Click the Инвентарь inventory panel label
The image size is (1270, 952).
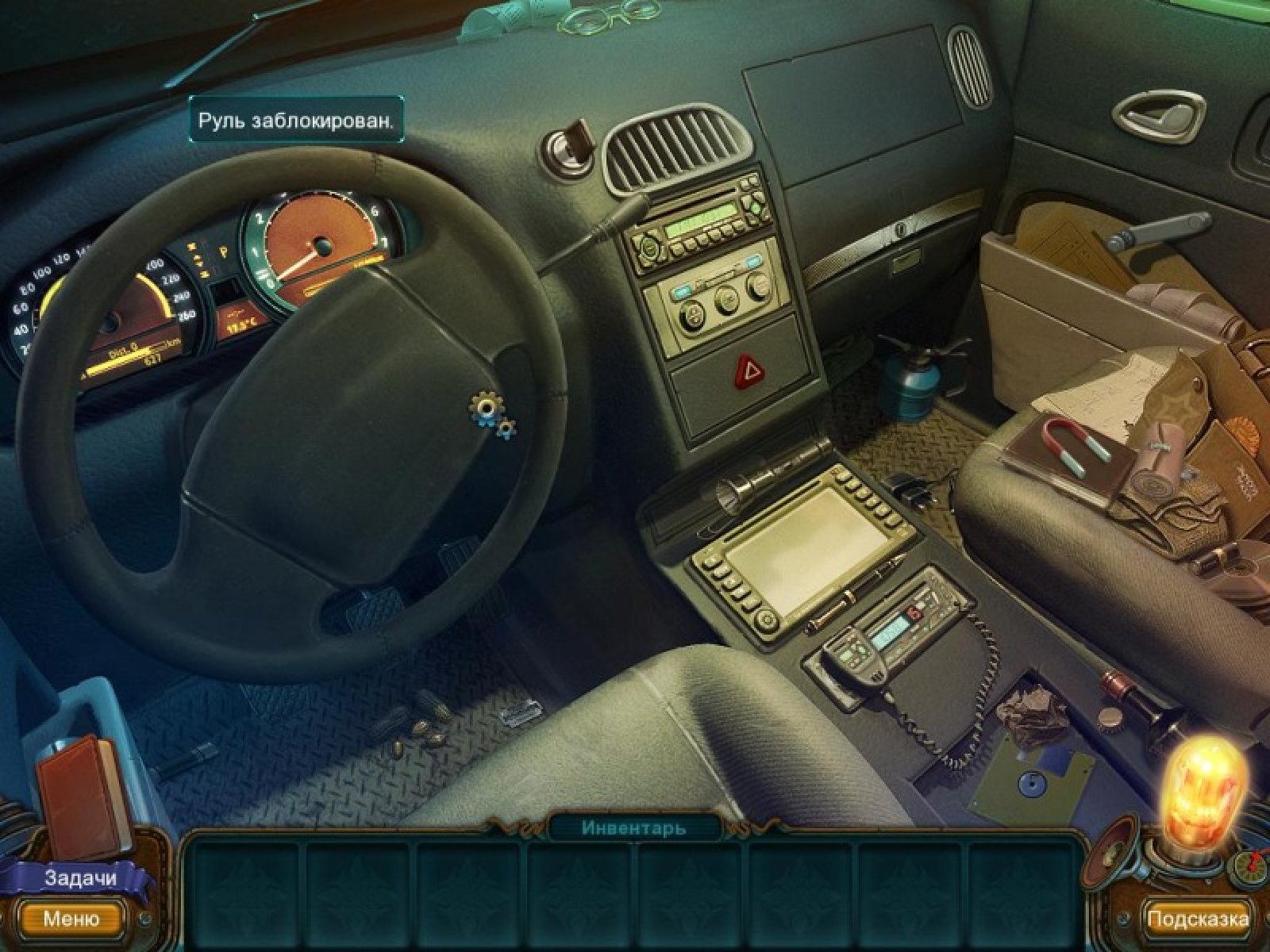633,827
